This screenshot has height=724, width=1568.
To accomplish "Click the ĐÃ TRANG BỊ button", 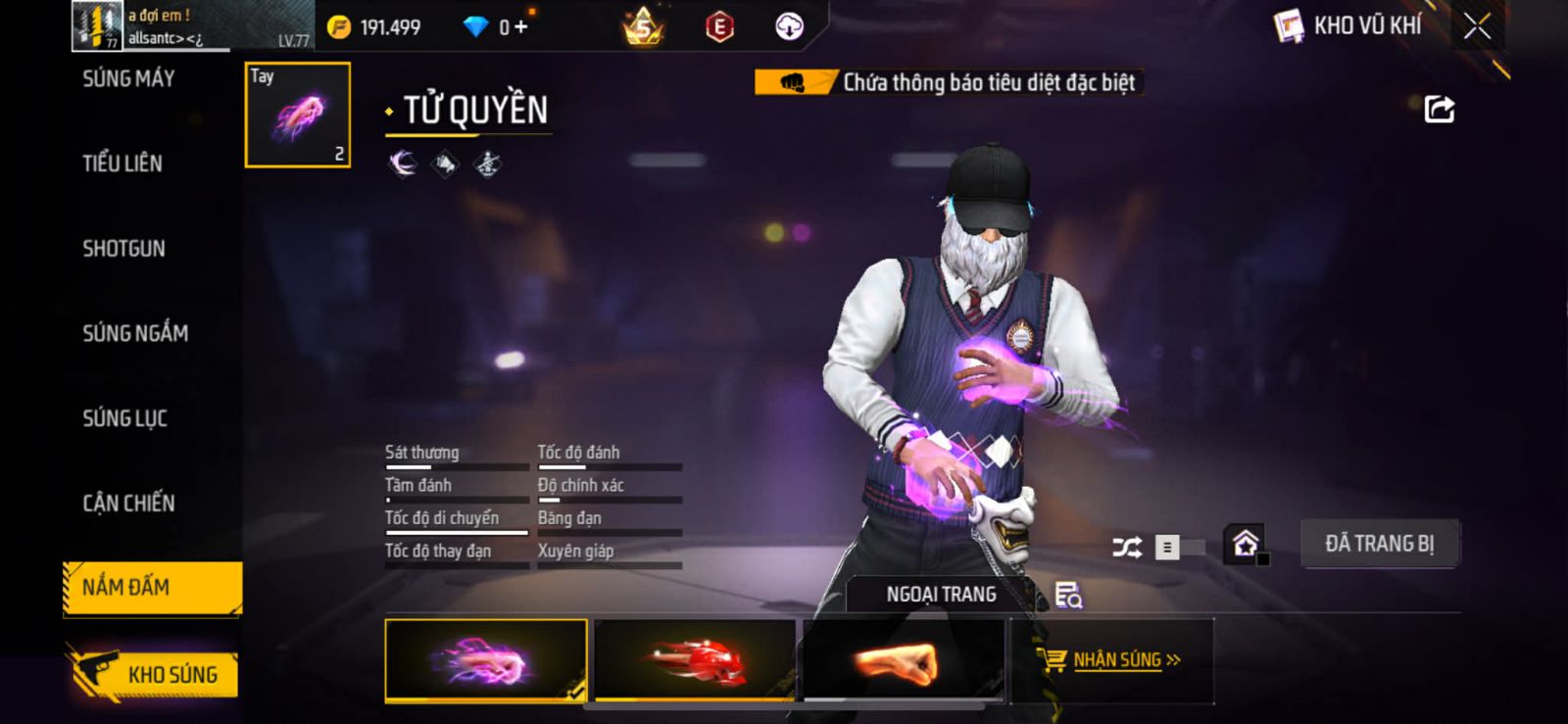I will (1379, 544).
